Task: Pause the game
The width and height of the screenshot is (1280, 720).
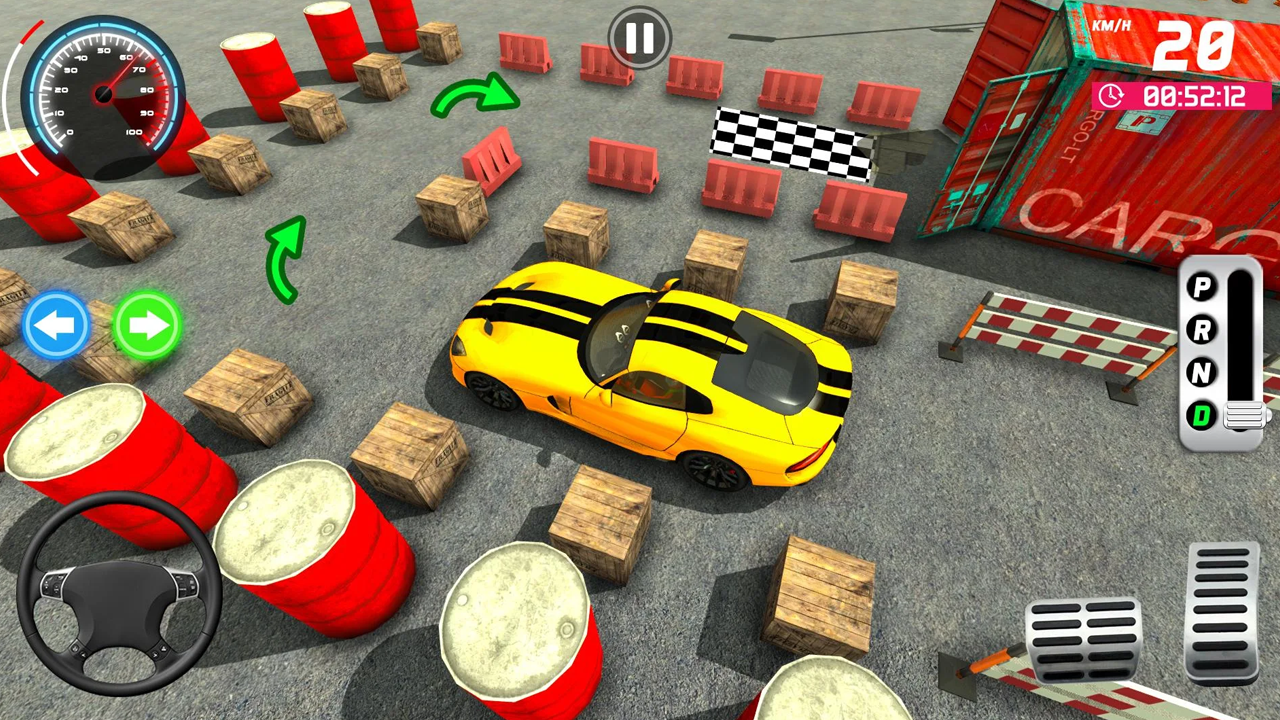Action: click(x=639, y=38)
